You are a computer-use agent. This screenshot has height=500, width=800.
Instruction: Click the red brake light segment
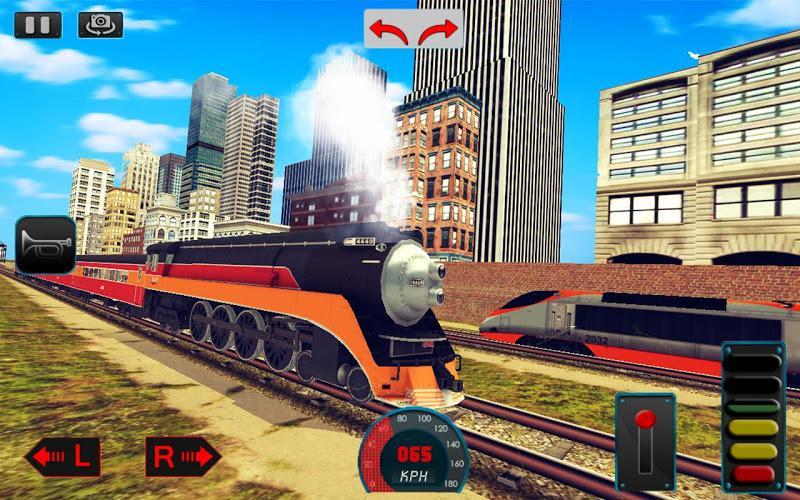[753, 473]
